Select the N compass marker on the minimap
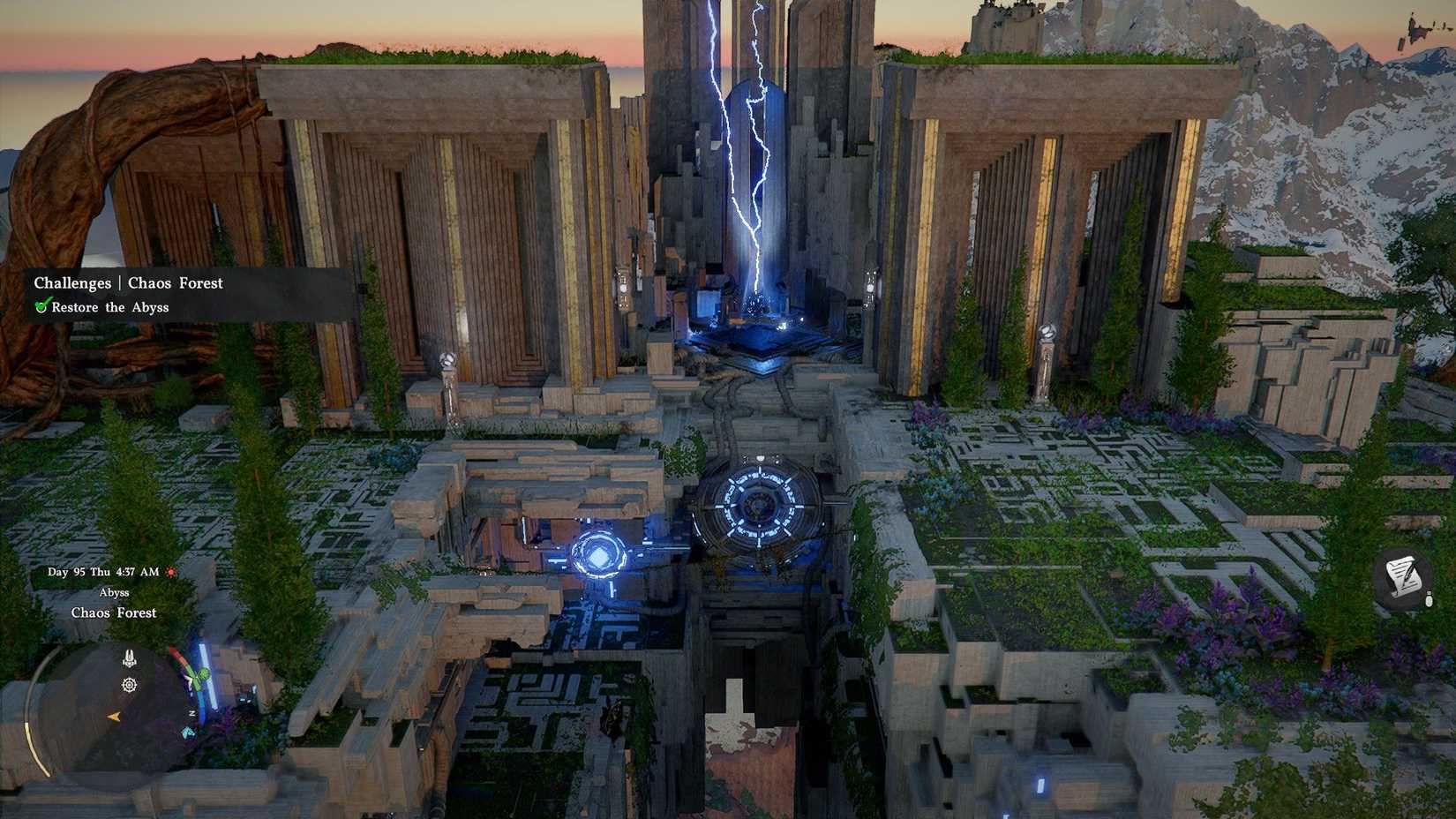1456x819 pixels. click(x=191, y=713)
